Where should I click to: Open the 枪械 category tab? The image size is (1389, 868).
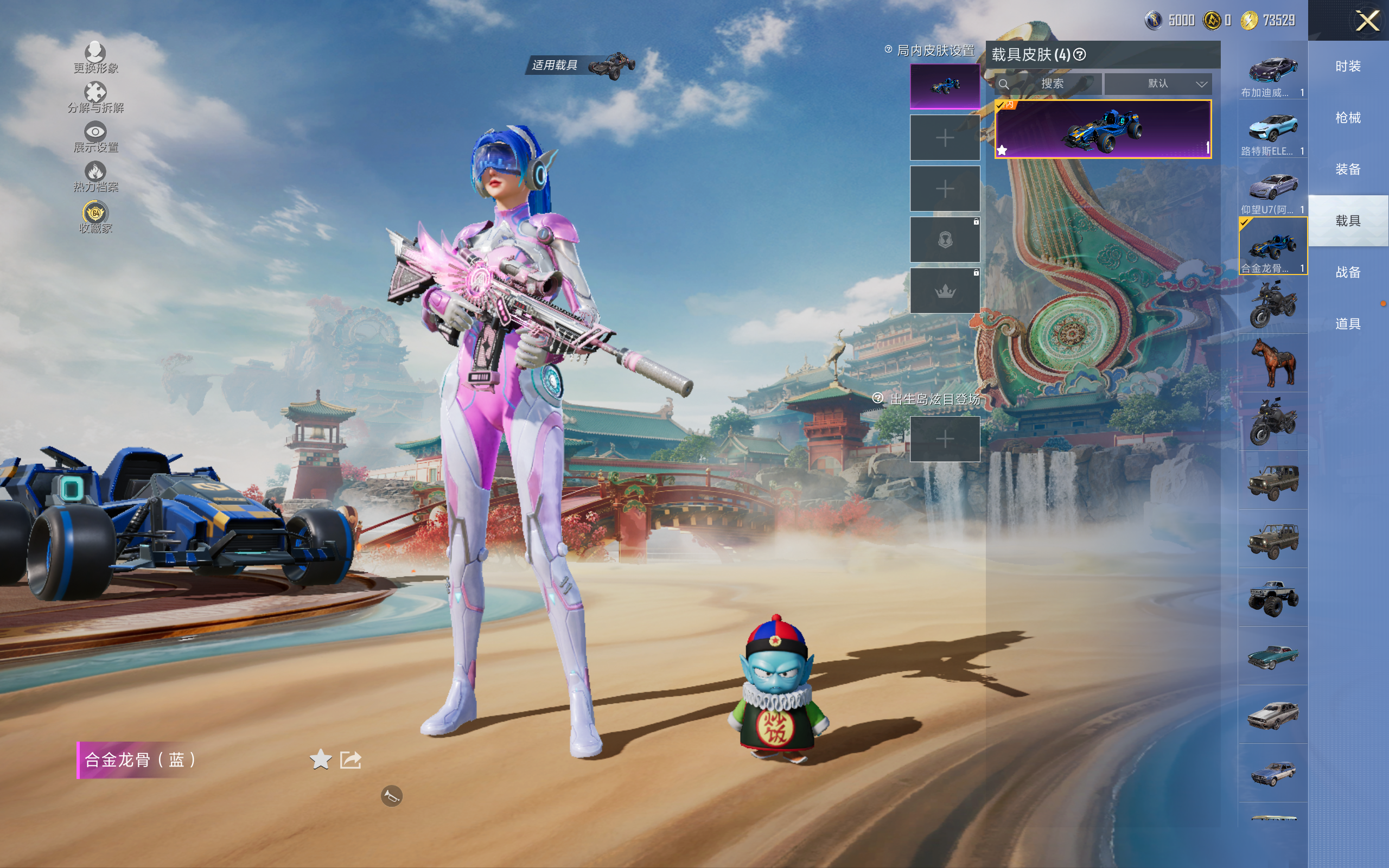(x=1347, y=118)
